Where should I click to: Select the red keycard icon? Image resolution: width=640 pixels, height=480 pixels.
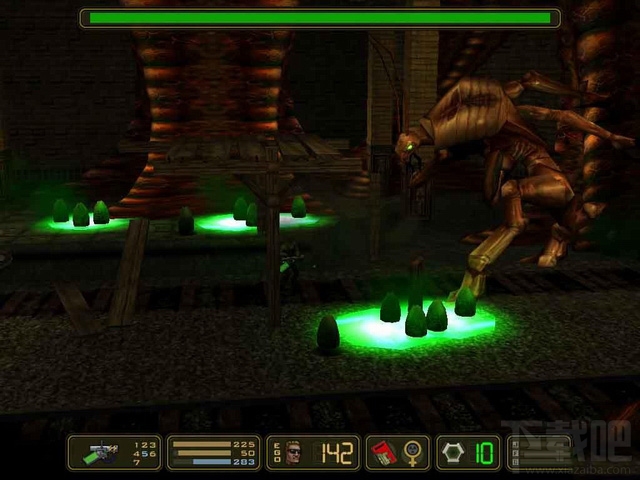pos(383,453)
